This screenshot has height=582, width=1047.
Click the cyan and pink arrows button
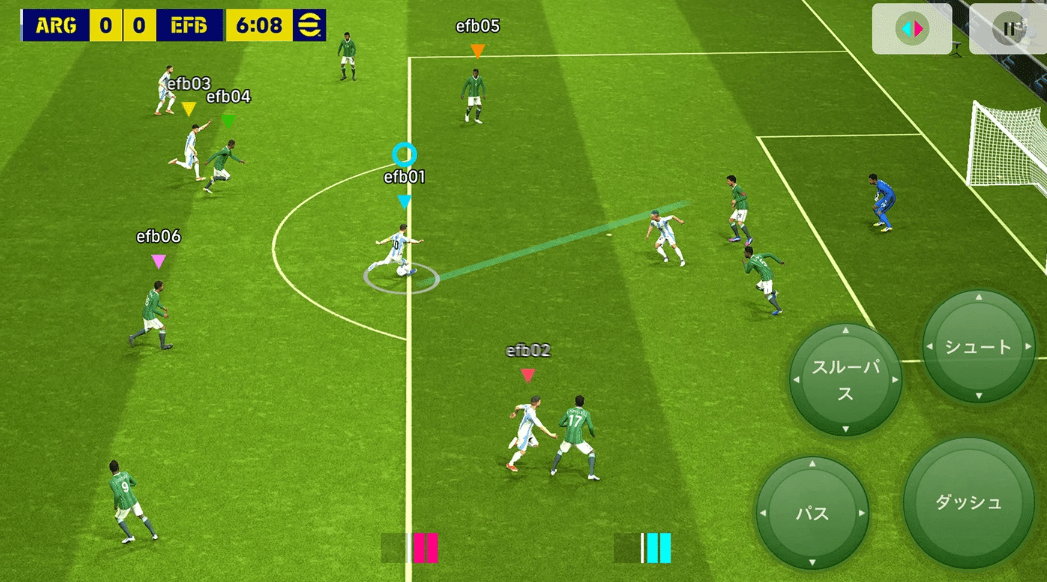point(912,28)
